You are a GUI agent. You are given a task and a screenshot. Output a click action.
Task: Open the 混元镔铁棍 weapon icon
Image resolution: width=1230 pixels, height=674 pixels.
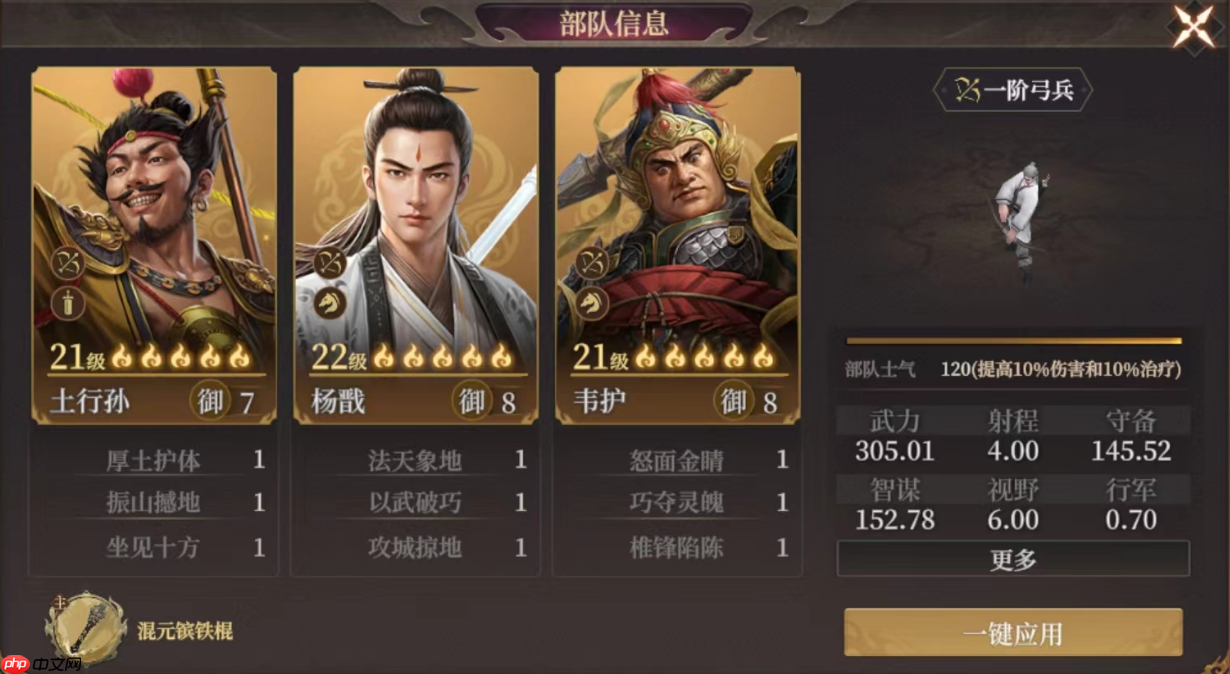86,629
